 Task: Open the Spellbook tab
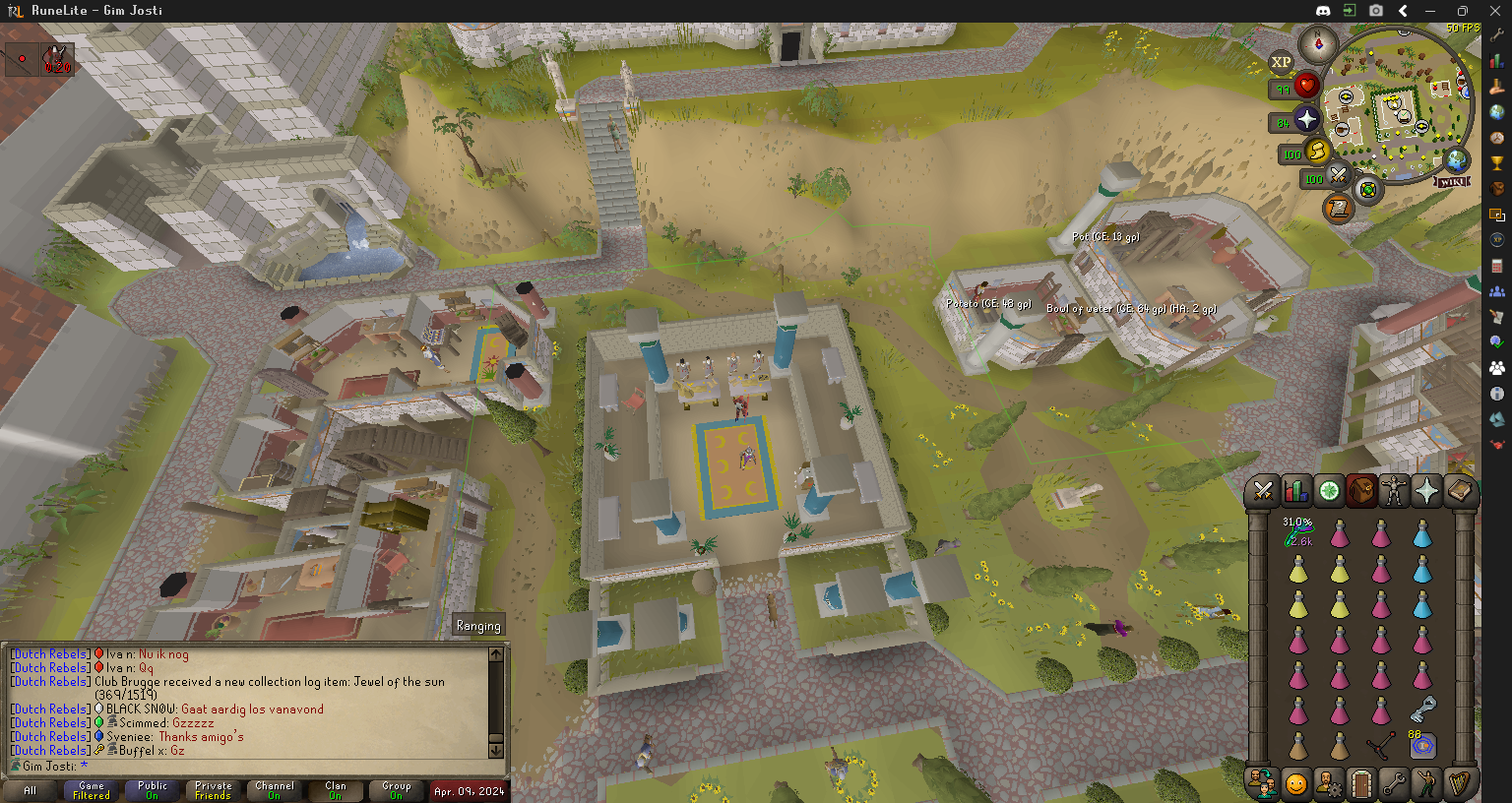point(1459,490)
